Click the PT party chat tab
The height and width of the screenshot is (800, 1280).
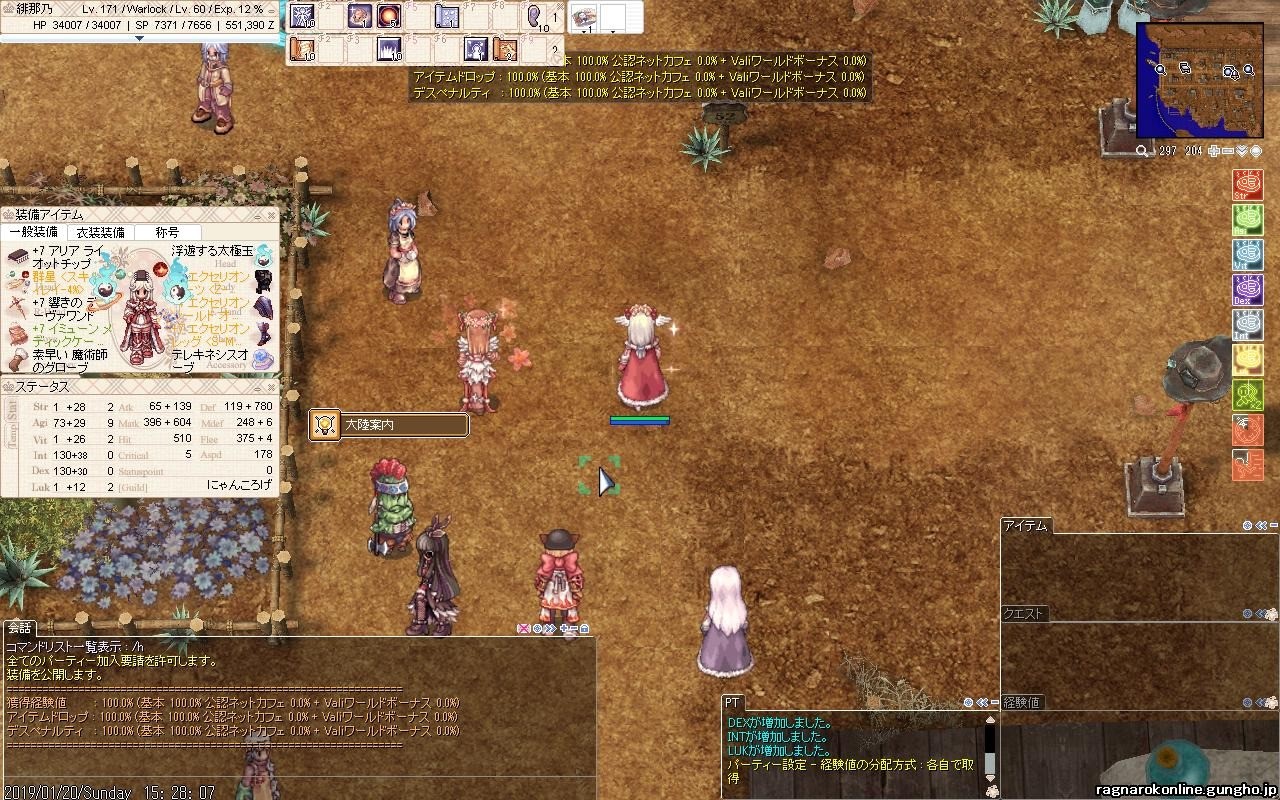732,703
